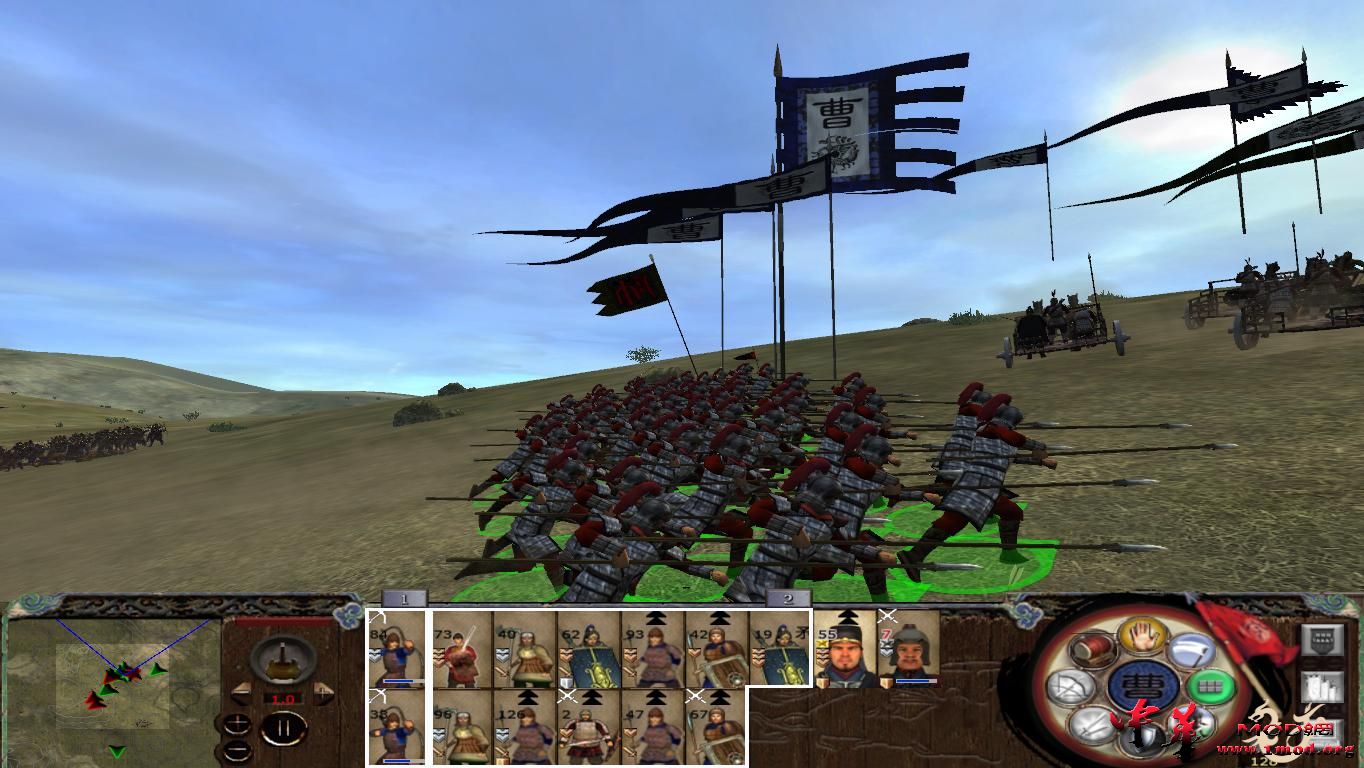
Task: Select unit group tab 1
Action: tap(405, 597)
